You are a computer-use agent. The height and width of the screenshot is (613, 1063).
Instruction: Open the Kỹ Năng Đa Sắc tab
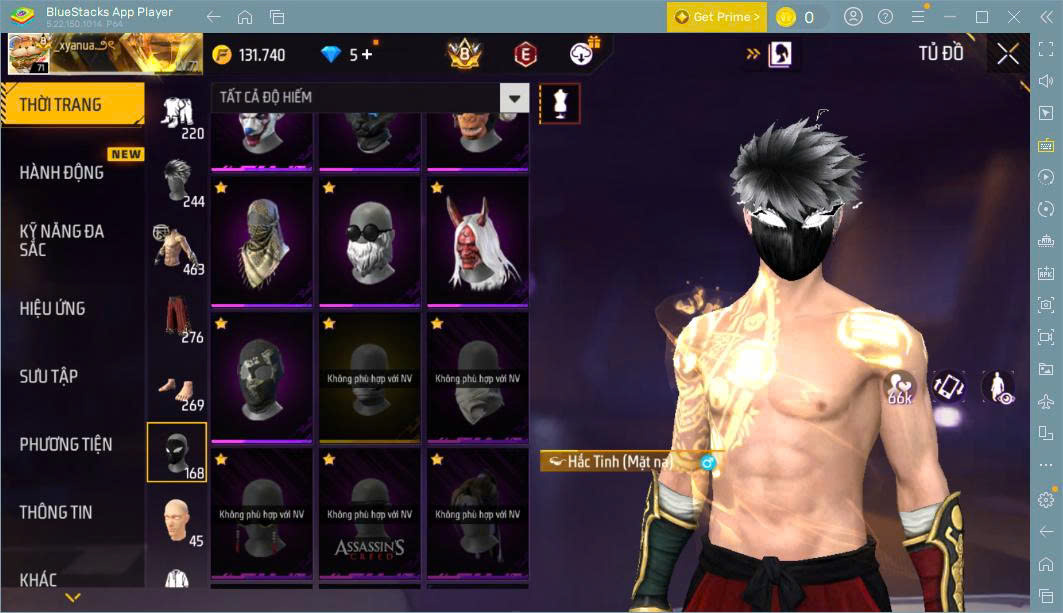(x=62, y=240)
